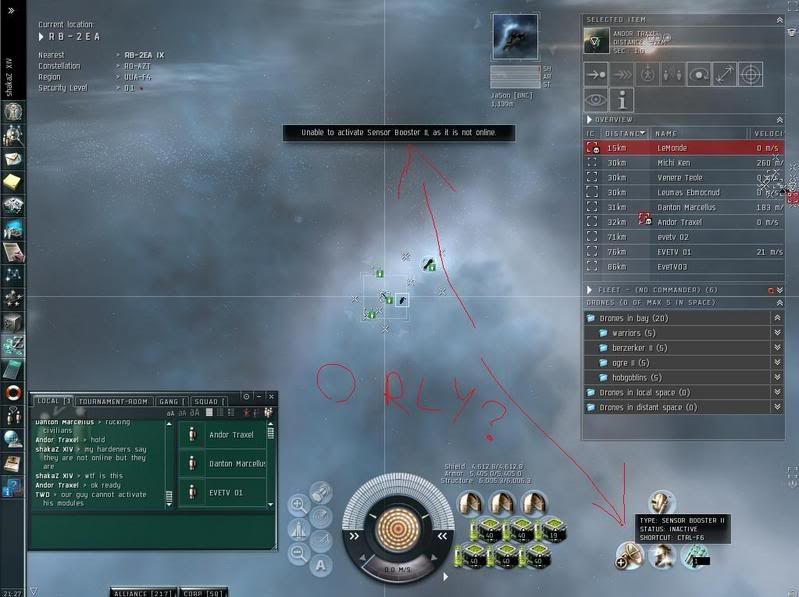Switch to the Gang chat tab
The height and width of the screenshot is (597, 799).
[x=168, y=401]
